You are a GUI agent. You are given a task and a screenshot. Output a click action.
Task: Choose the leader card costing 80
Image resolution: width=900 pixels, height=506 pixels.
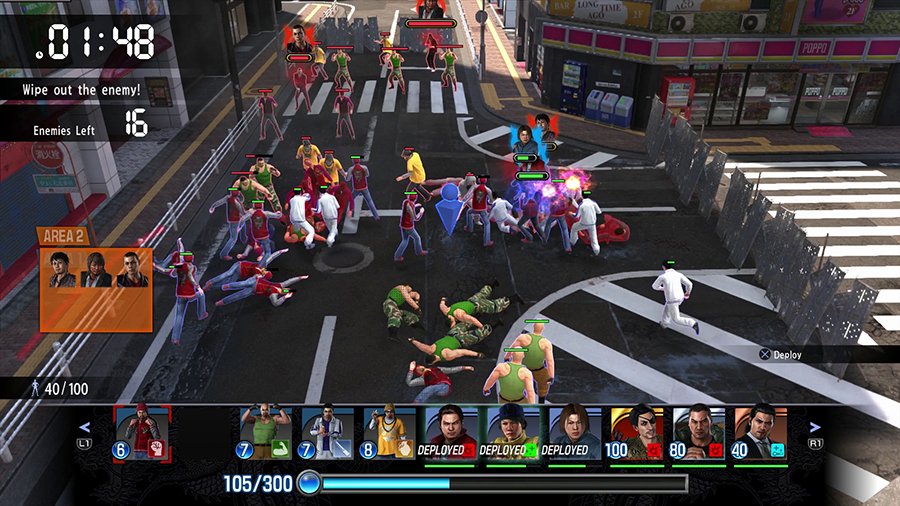pyautogui.click(x=698, y=432)
